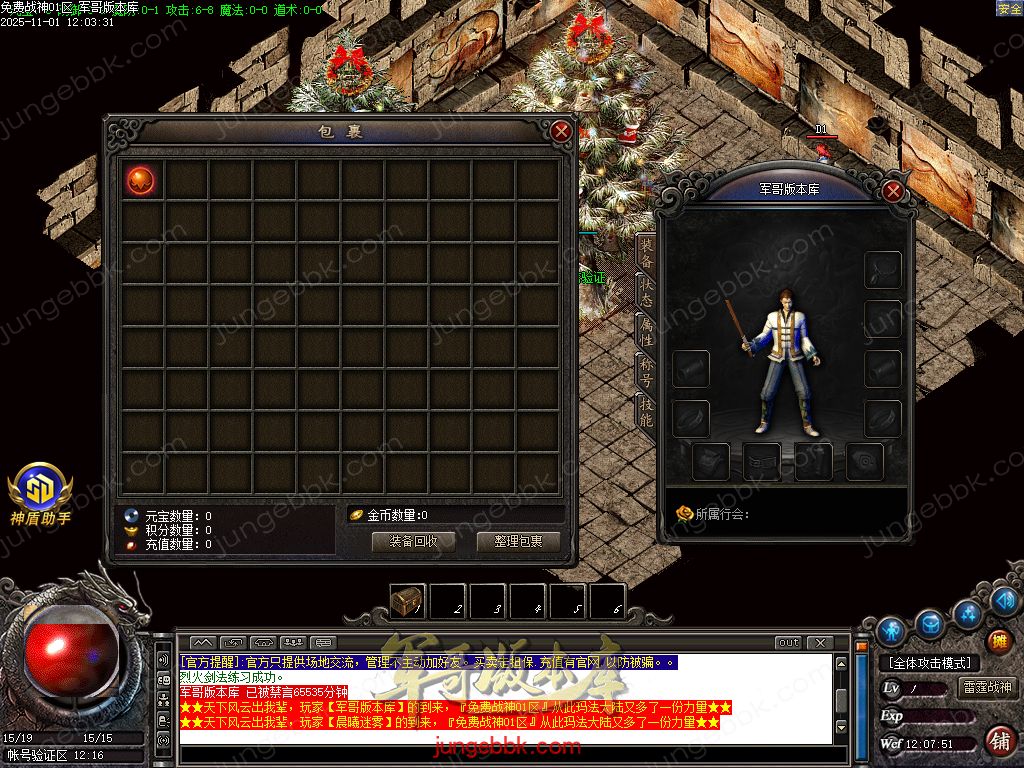Use the treasure chest in hotbar slot 1

click(407, 601)
